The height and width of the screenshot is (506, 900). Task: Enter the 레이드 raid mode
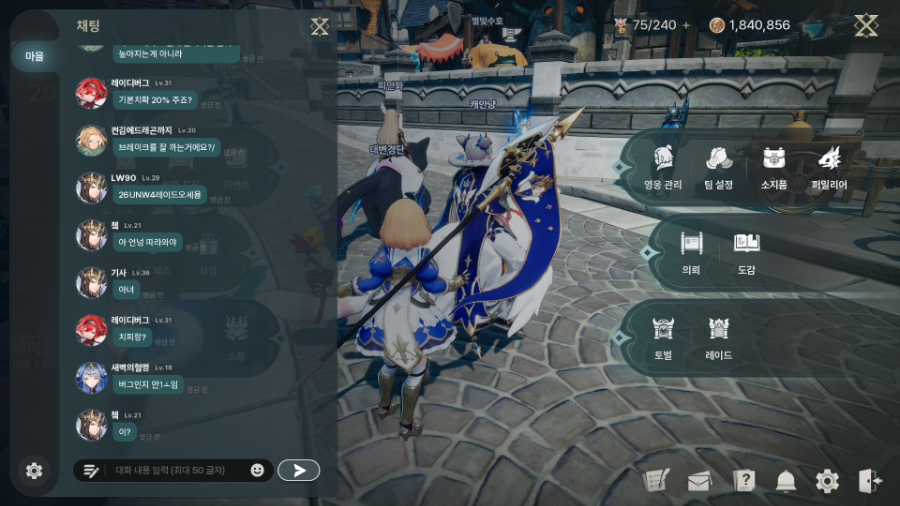click(x=718, y=338)
